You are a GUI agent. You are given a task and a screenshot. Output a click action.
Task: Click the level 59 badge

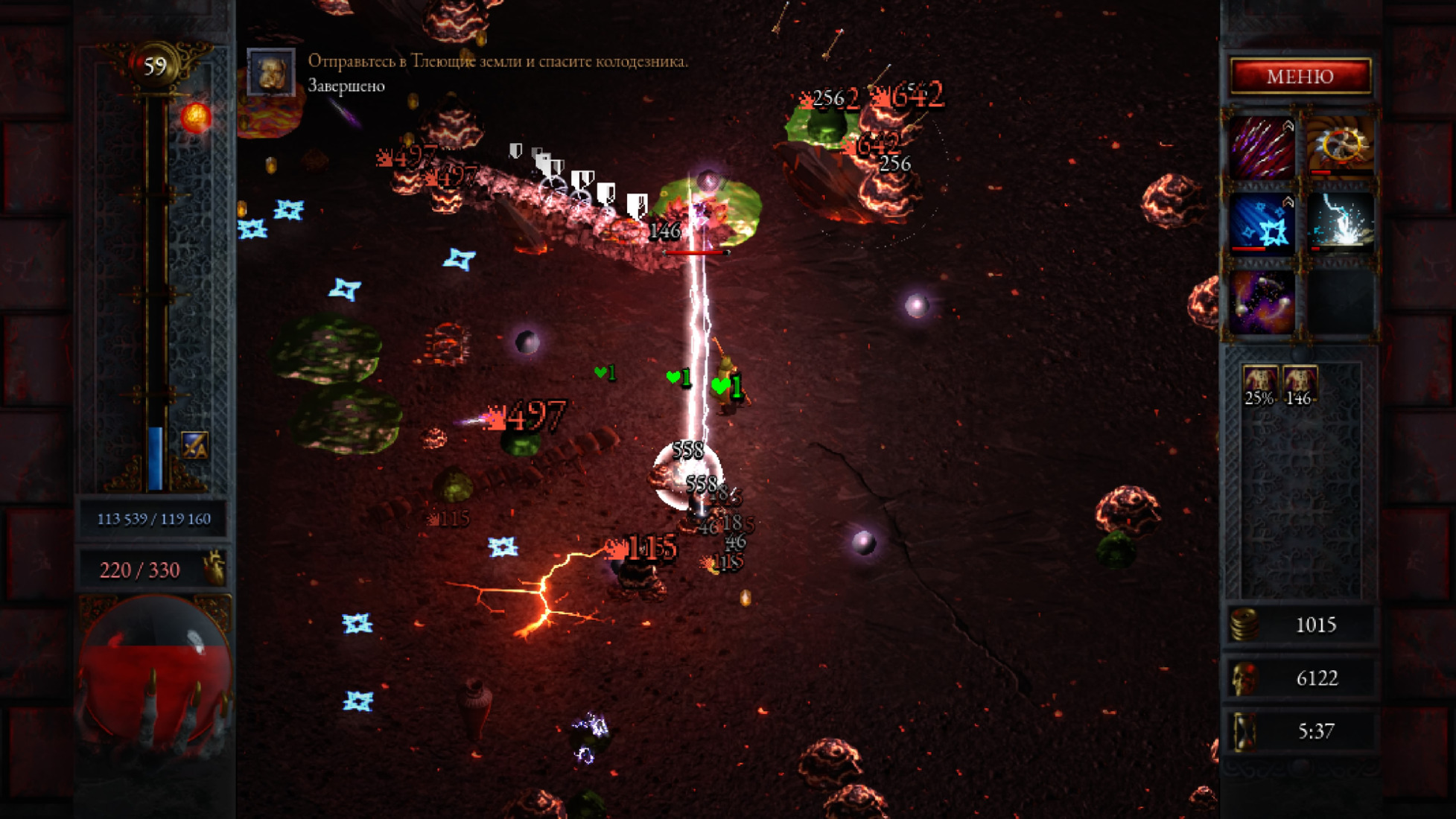155,67
